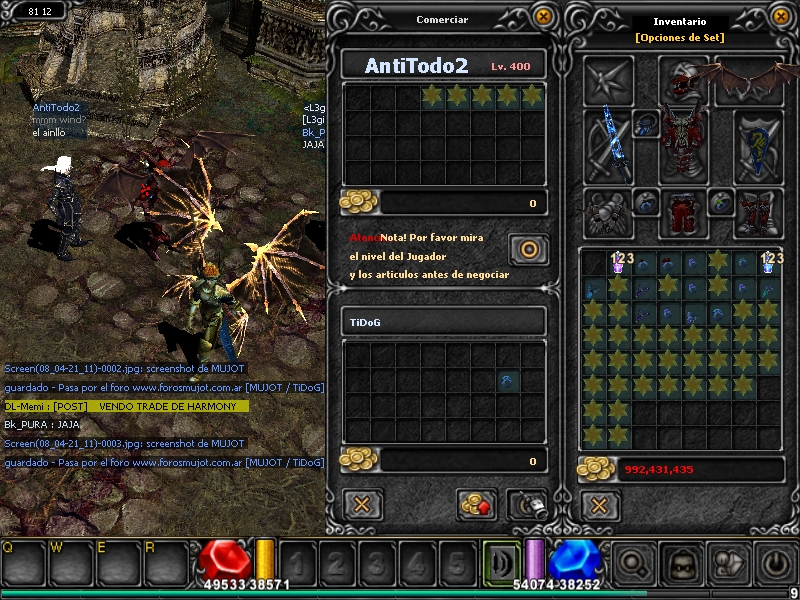The height and width of the screenshot is (600, 800).
Task: Open the Opciones de Set link
Action: 679,38
